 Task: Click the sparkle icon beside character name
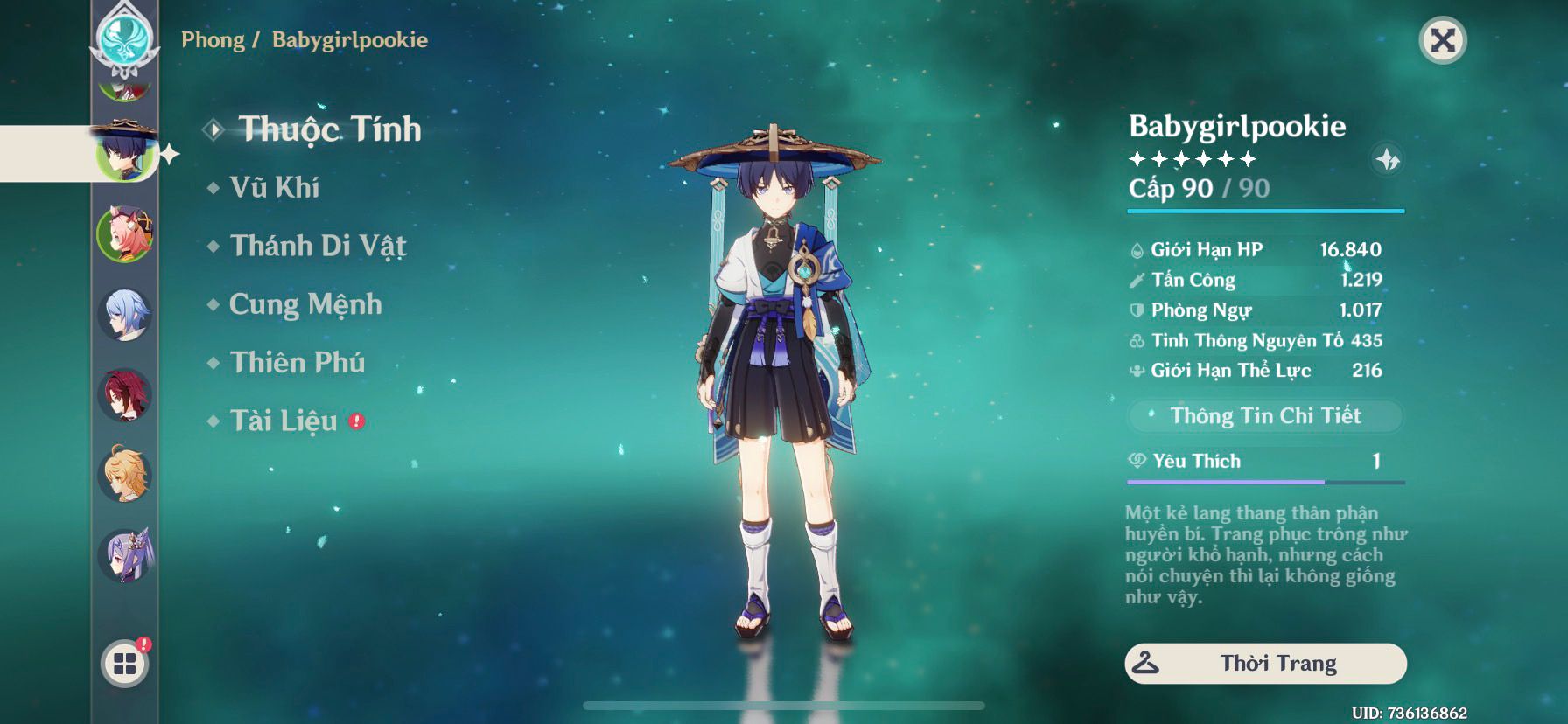click(1388, 160)
